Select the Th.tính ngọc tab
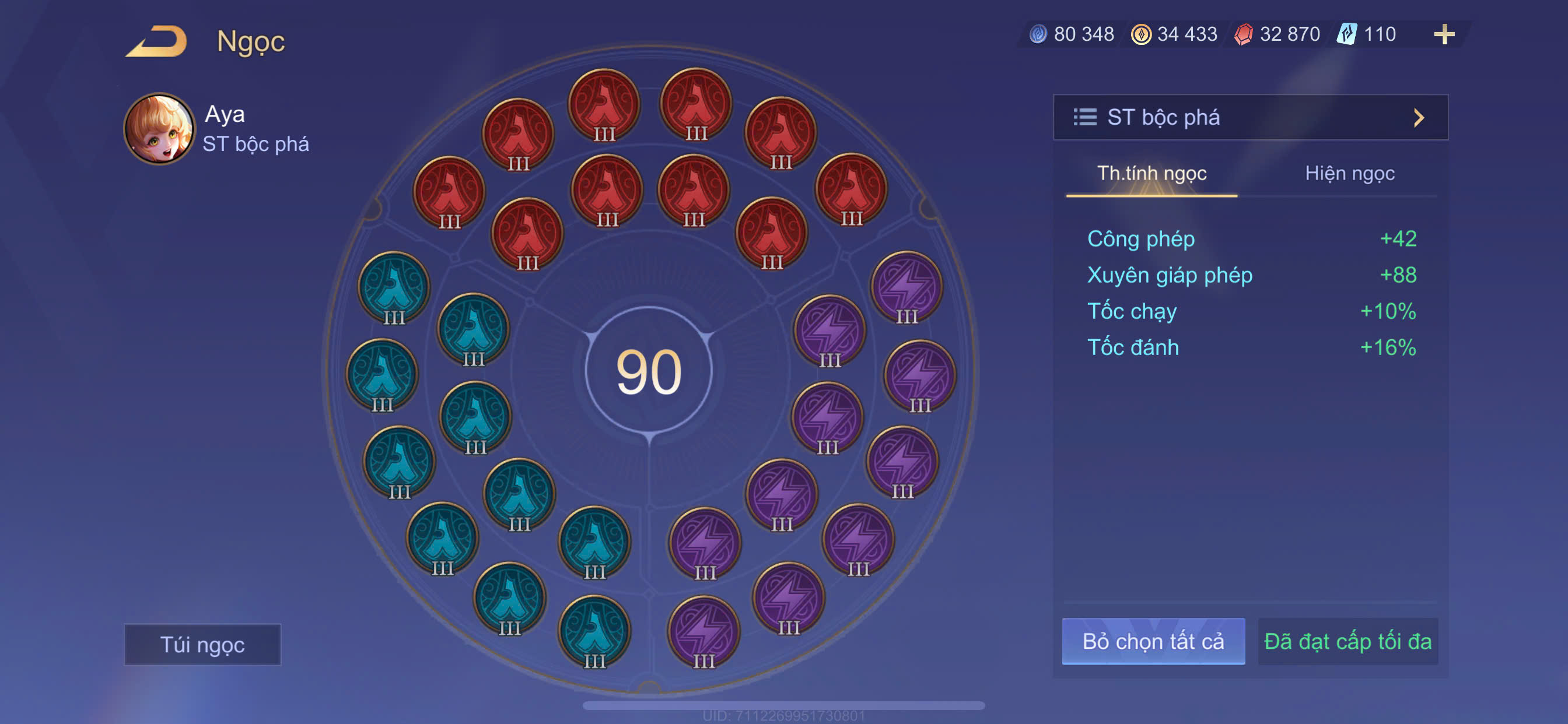1568x724 pixels. [1151, 173]
